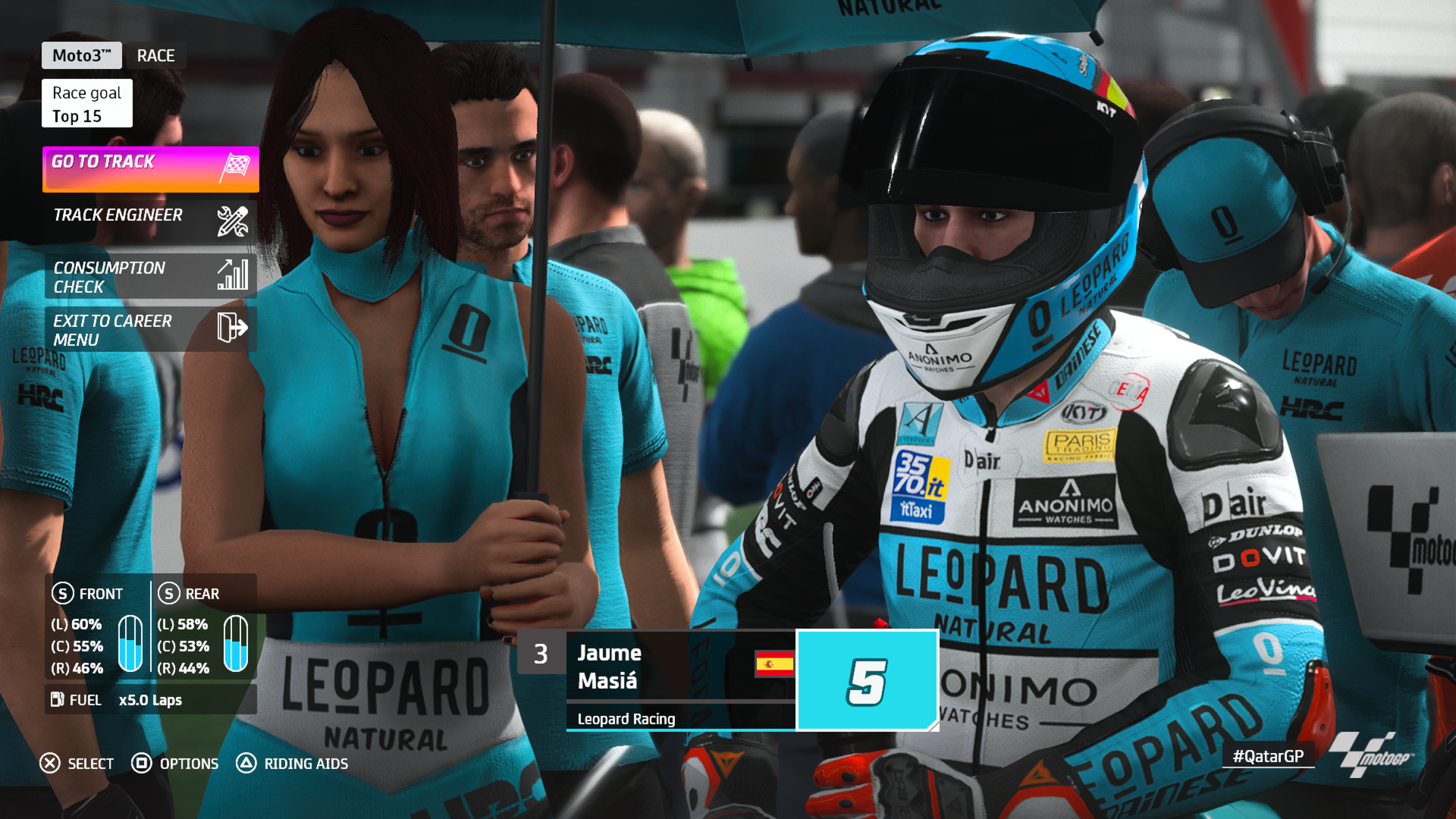
Task: Open the Track Engineer menu
Action: pos(150,221)
